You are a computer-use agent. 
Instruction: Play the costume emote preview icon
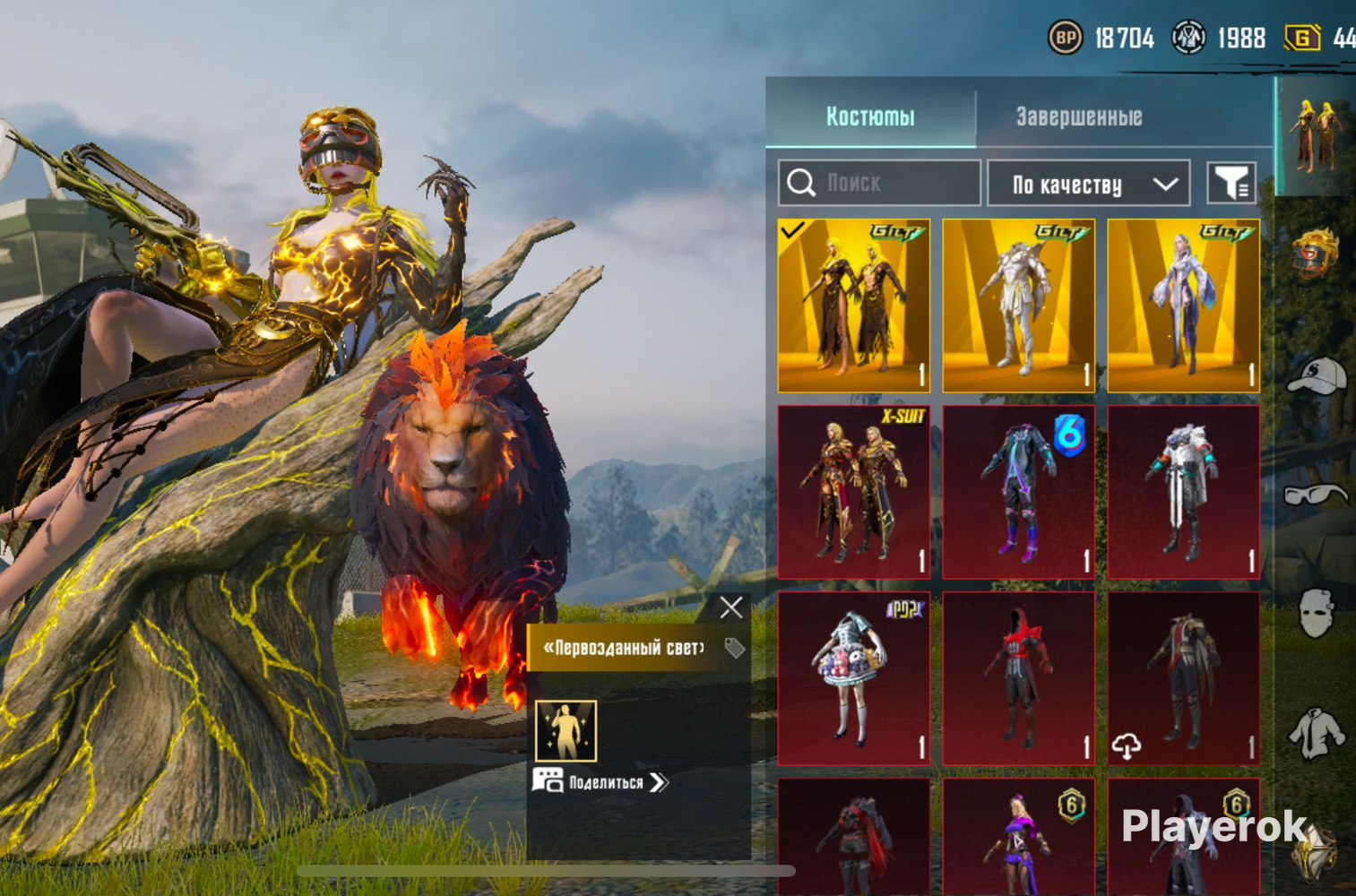[x=566, y=730]
